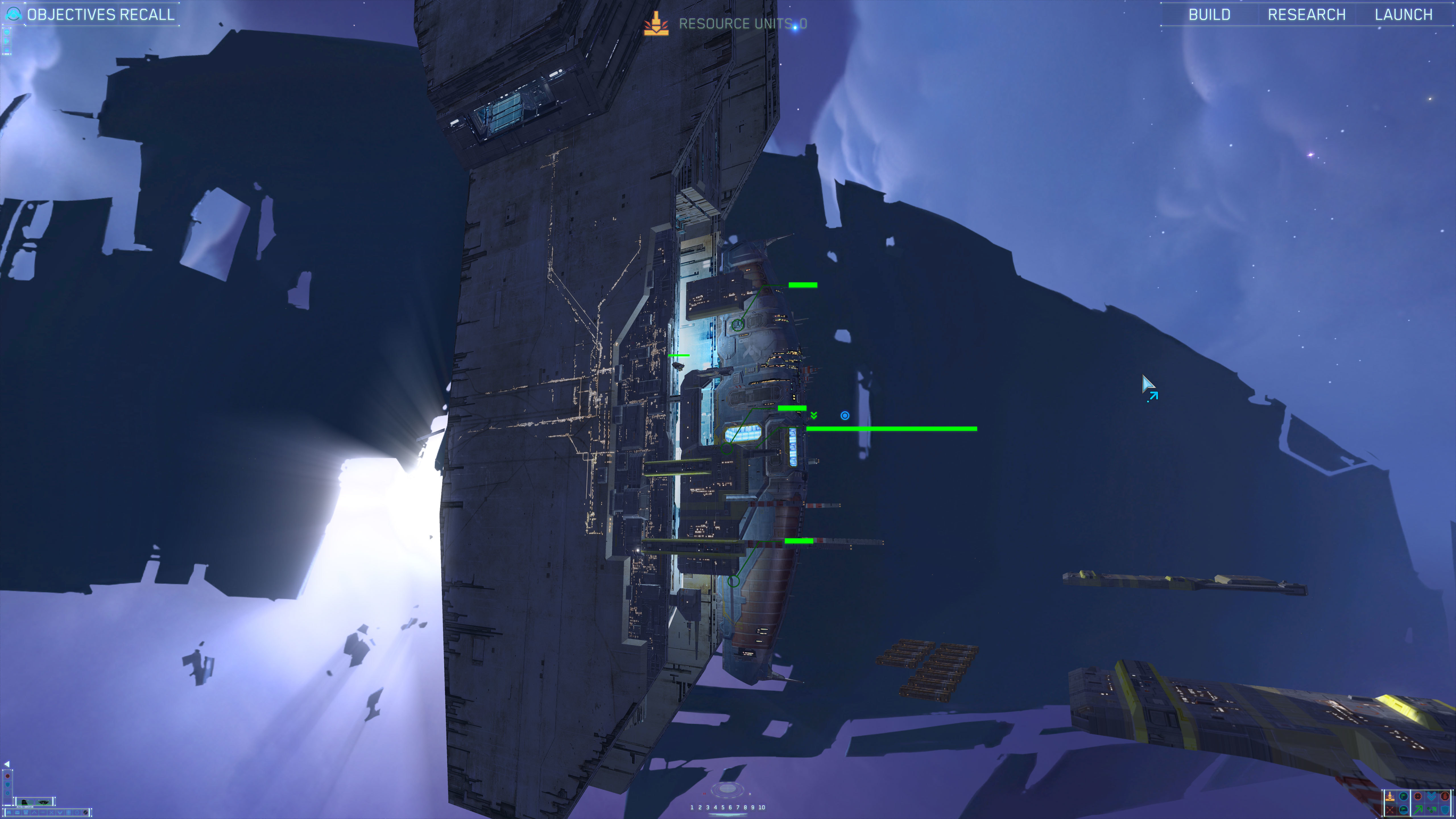Disable formation with the slashed-circle icon
This screenshot has height=819, width=1456.
point(86,813)
